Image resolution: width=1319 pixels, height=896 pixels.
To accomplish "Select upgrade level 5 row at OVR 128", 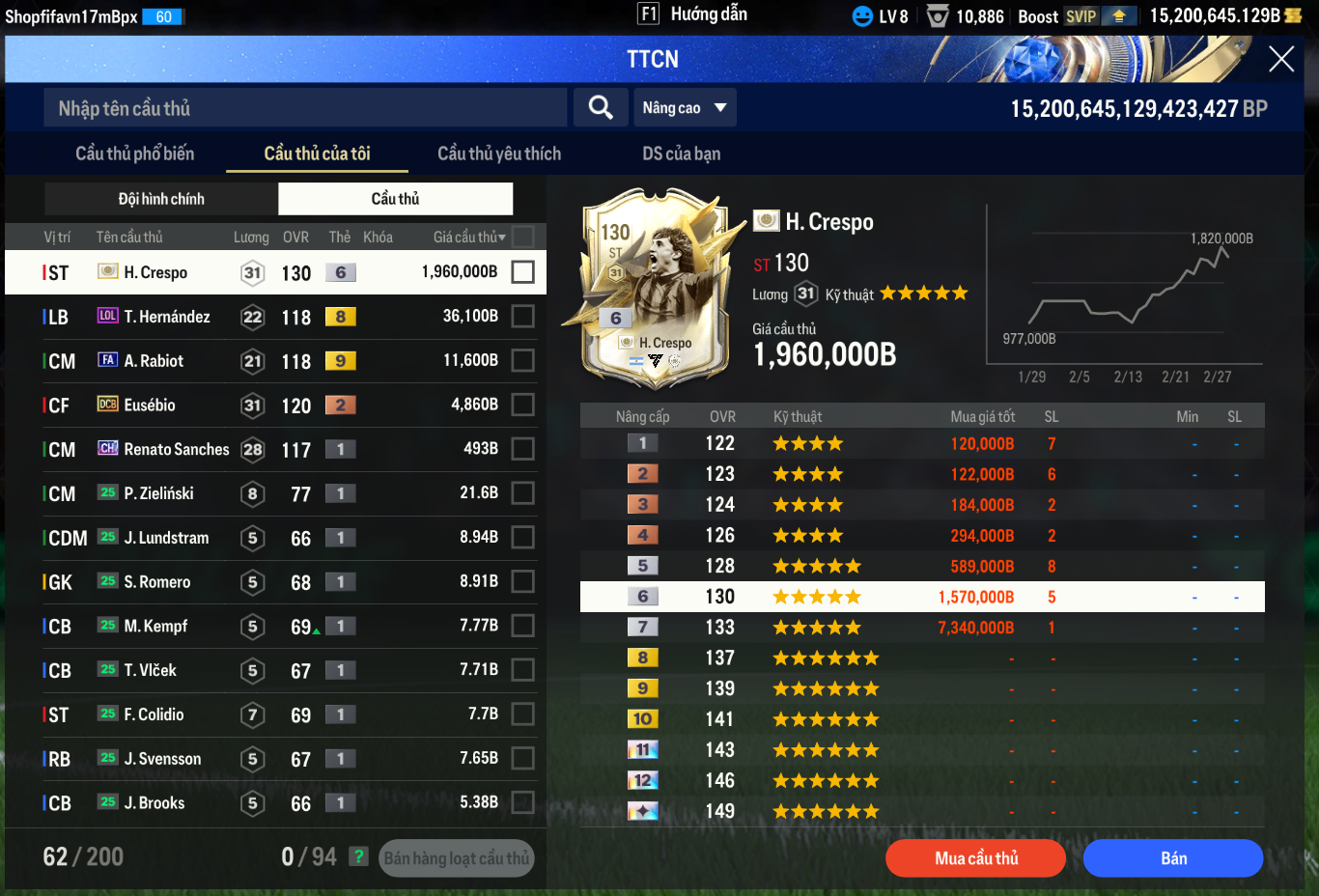I will [922, 566].
